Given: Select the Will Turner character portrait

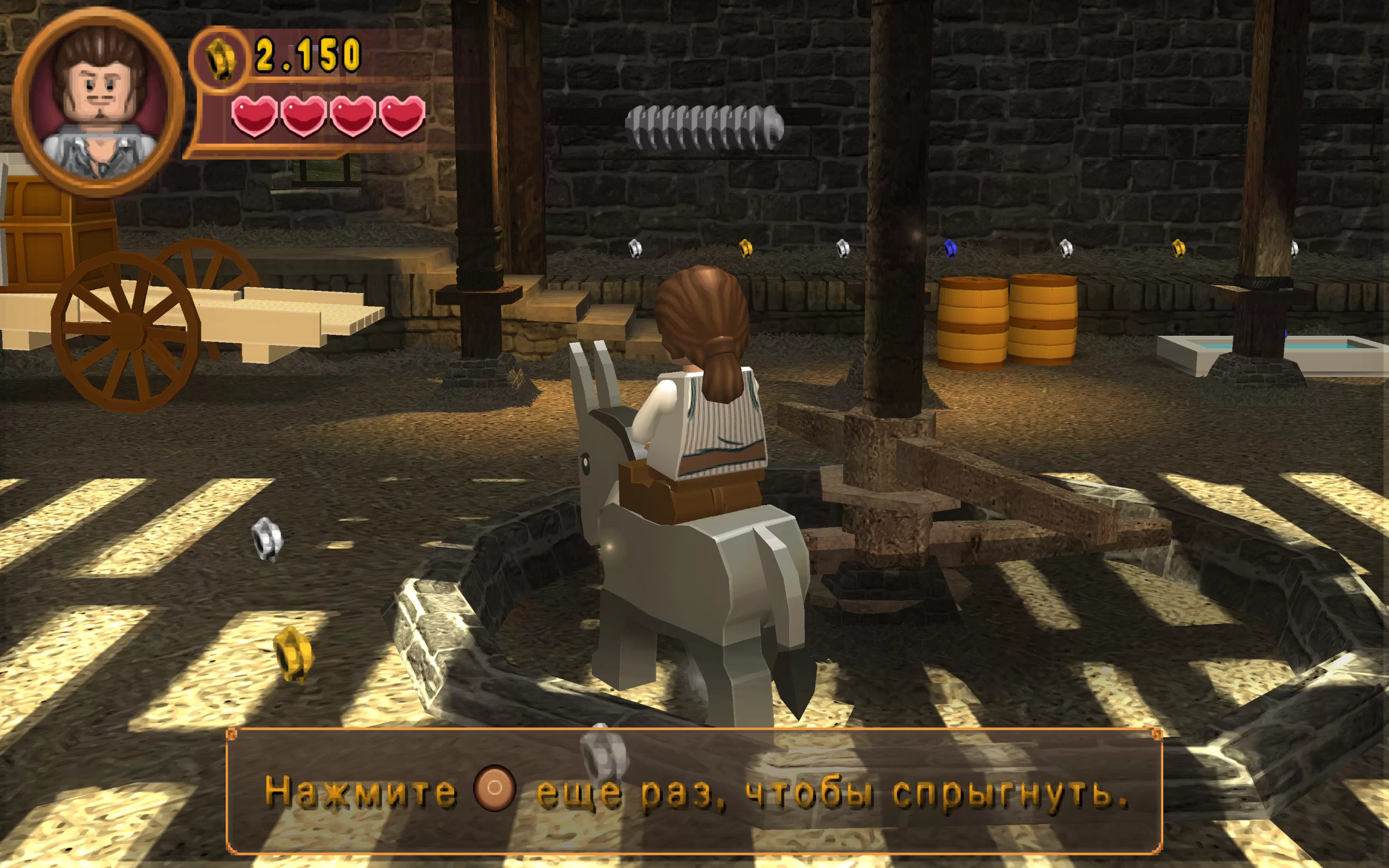Looking at the screenshot, I should click(98, 102).
